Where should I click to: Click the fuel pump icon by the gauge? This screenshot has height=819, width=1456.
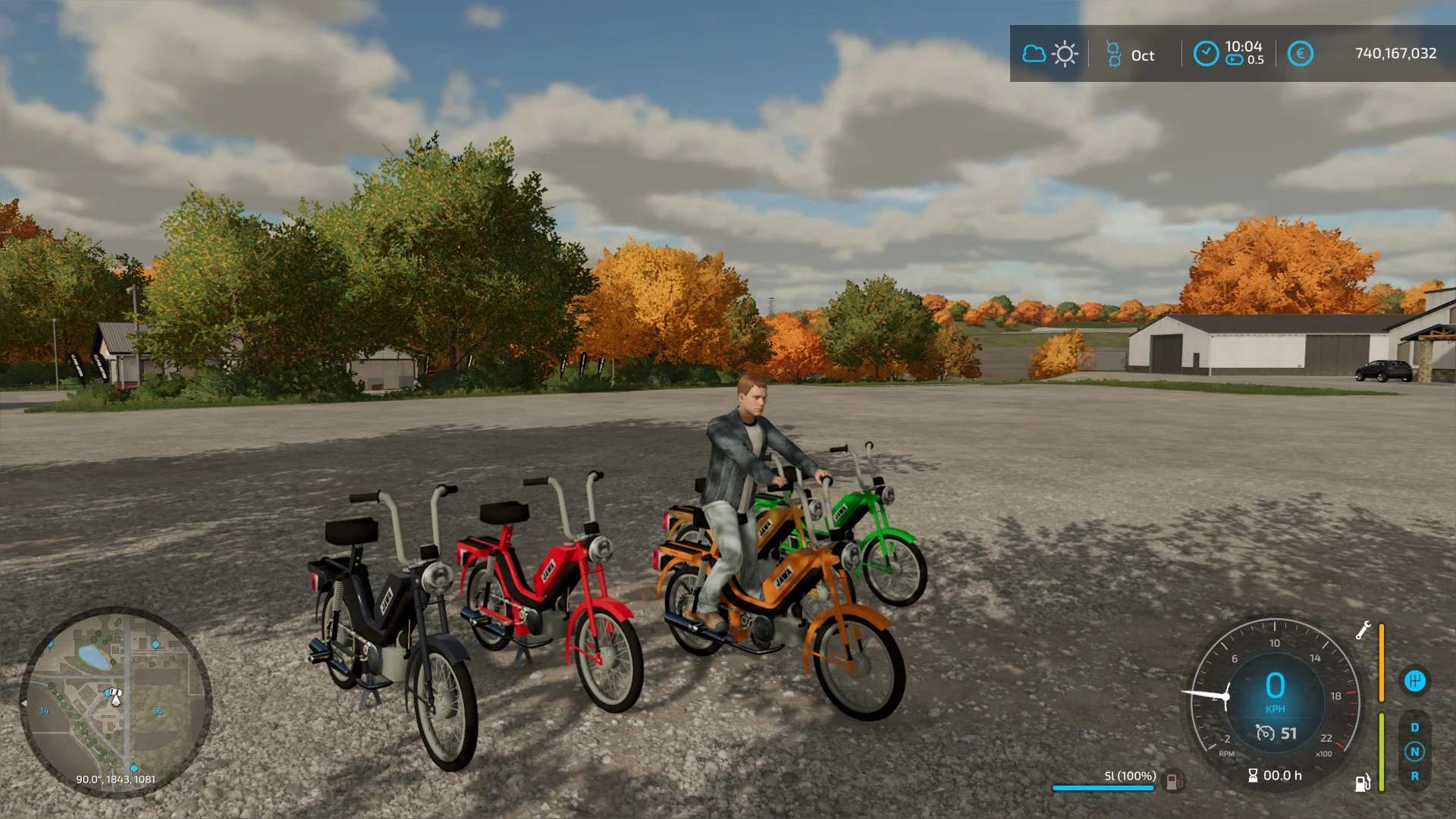pos(1363,782)
